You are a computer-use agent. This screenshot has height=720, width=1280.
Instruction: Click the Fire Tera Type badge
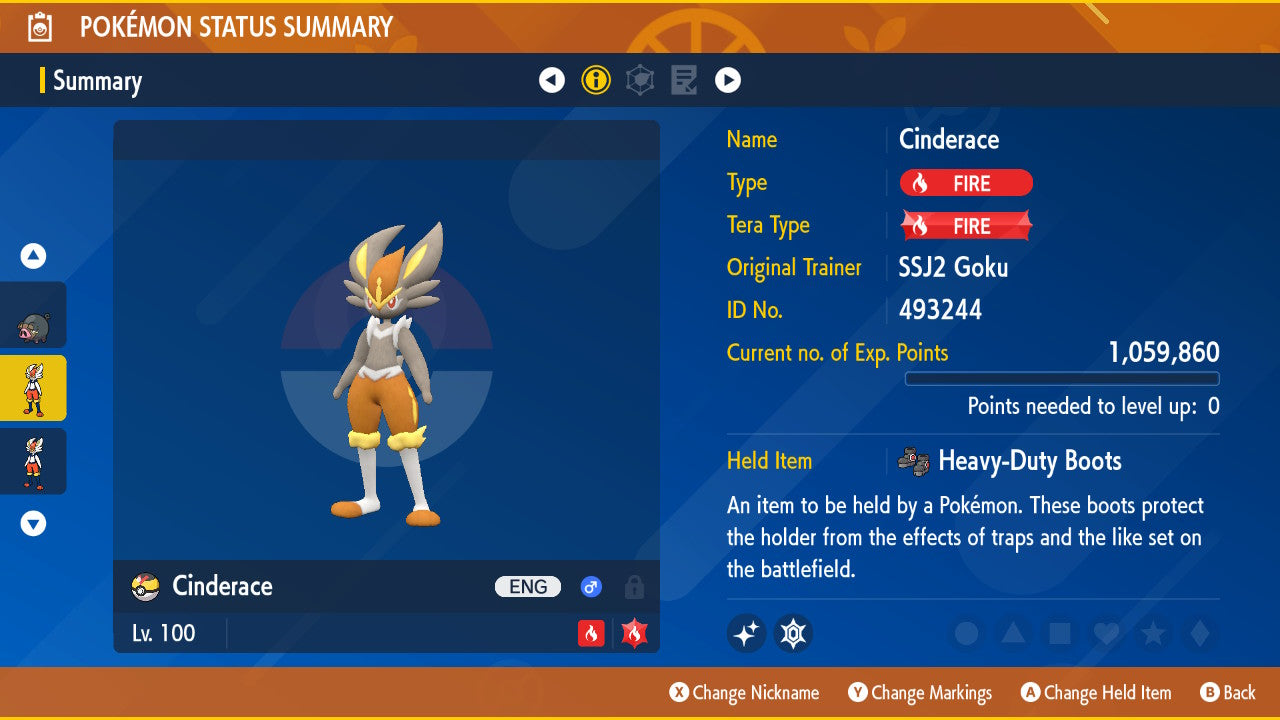click(x=966, y=226)
